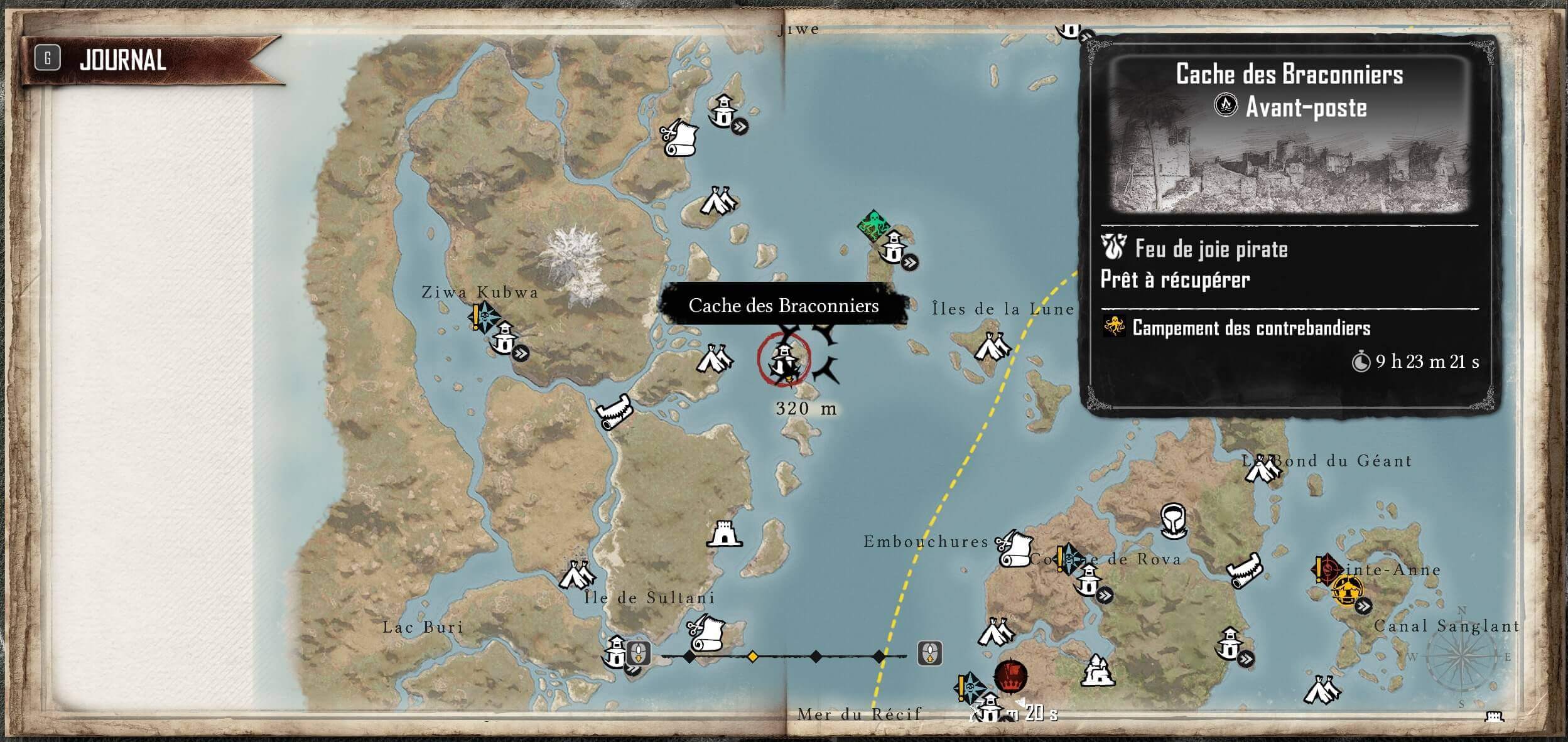Viewport: 1568px width, 742px height.
Task: Click the compass rose on the map
Action: tap(1462, 658)
